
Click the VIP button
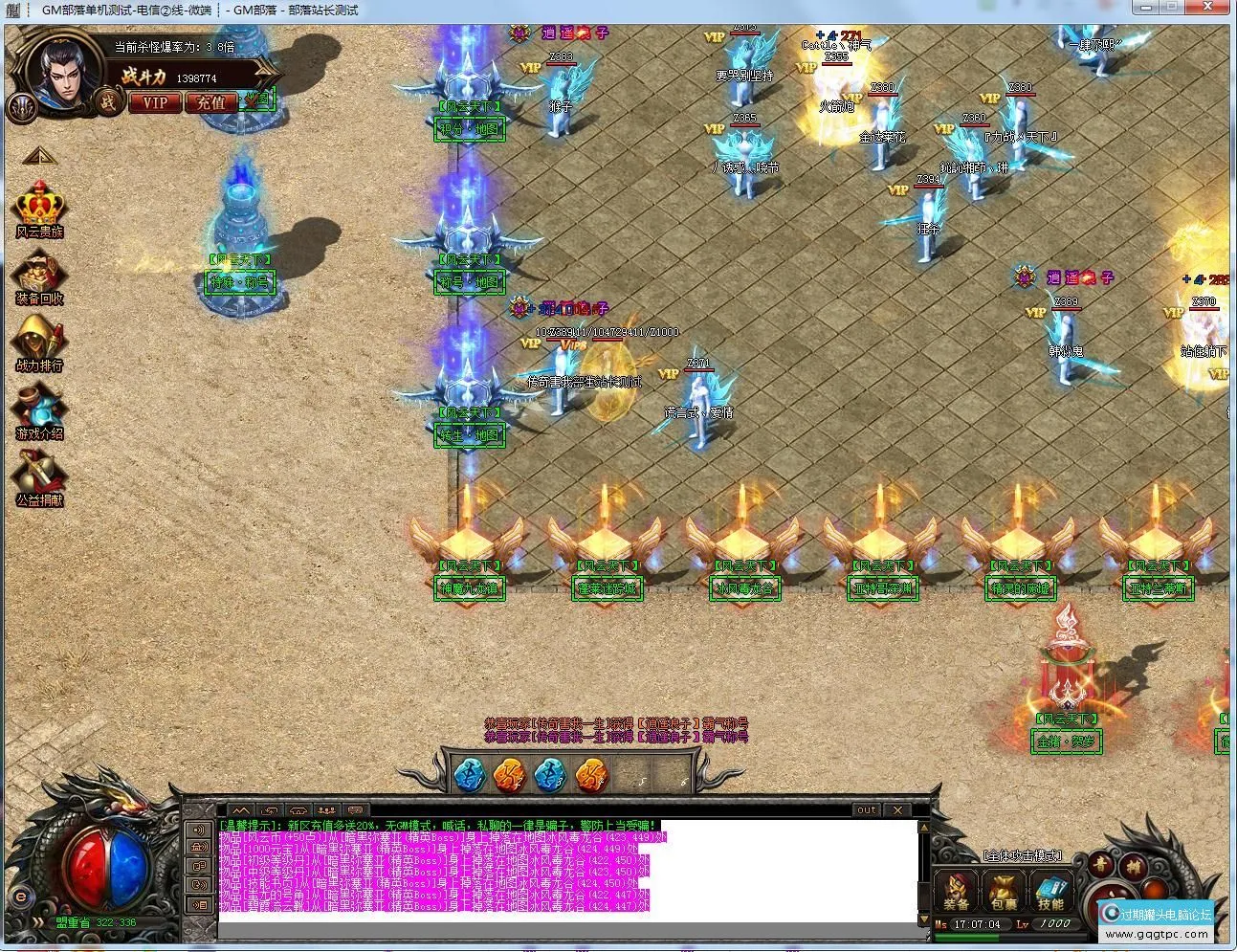pyautogui.click(x=154, y=102)
